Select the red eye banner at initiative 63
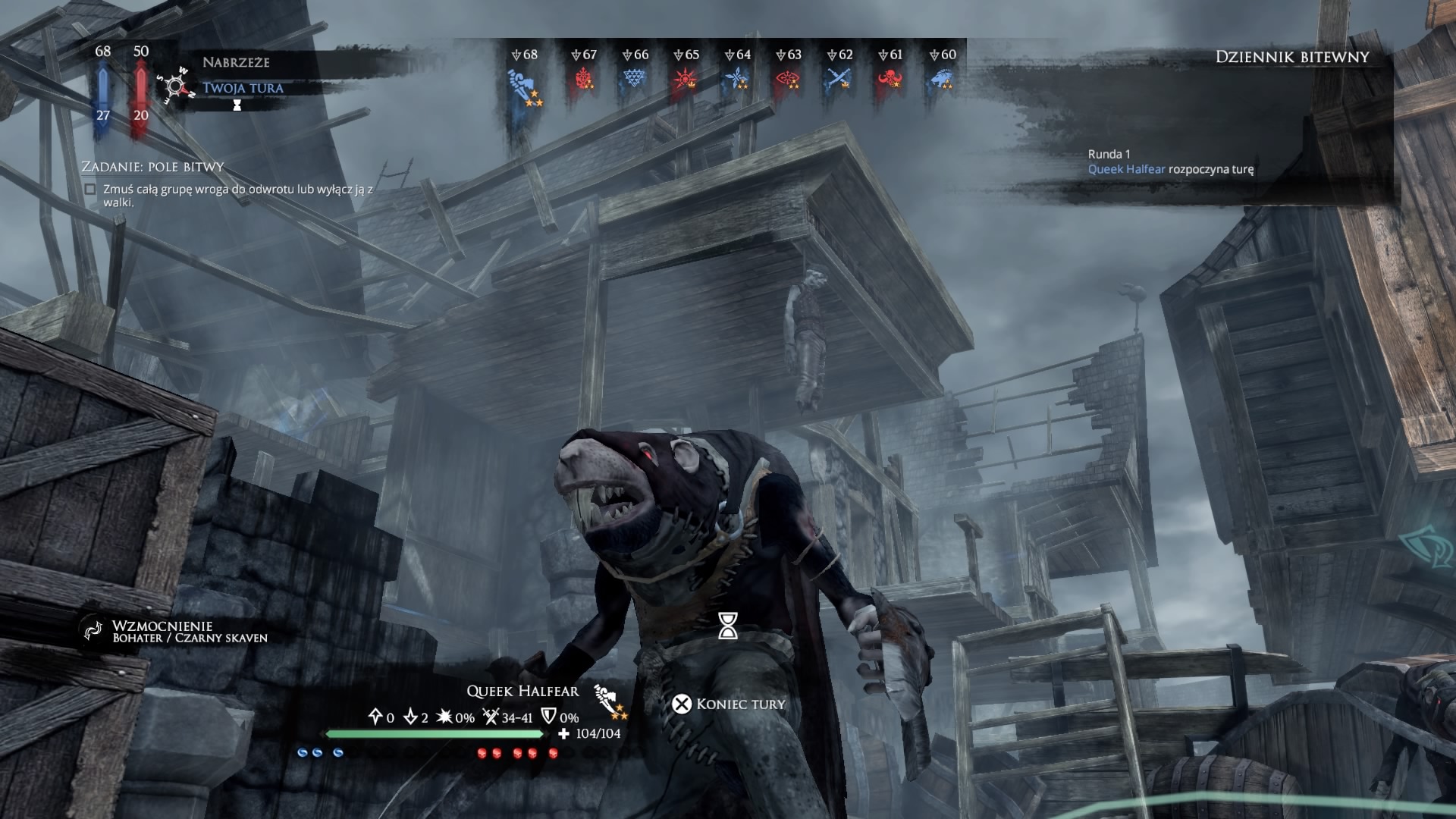The image size is (1456, 819). click(789, 79)
